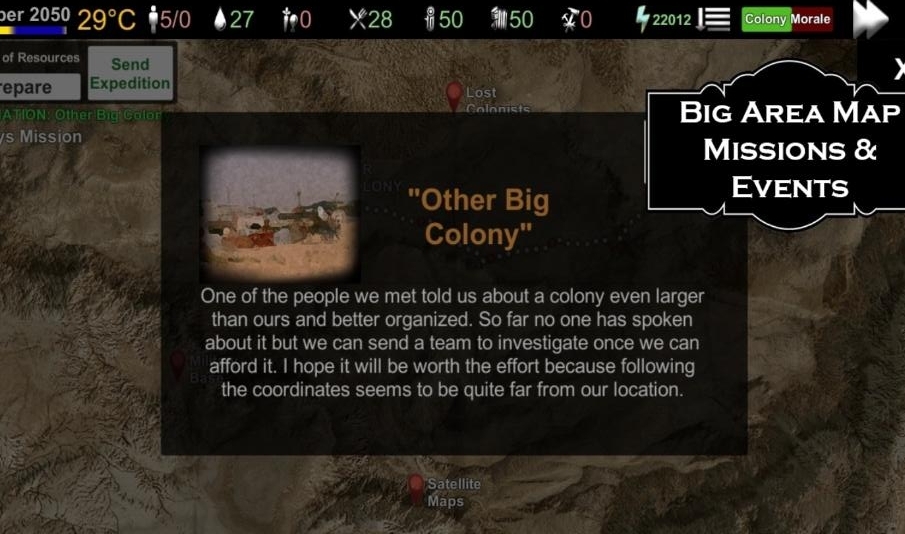Select the Satellite Maps map marker

pos(416,489)
